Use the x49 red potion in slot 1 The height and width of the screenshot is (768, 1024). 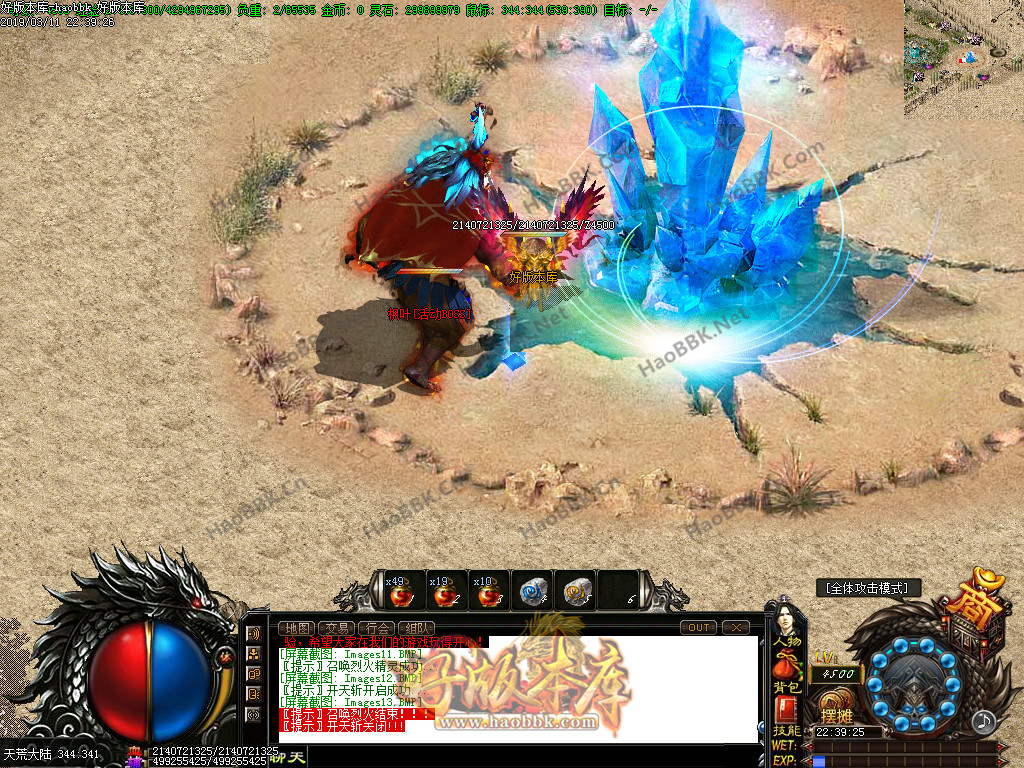pos(402,592)
